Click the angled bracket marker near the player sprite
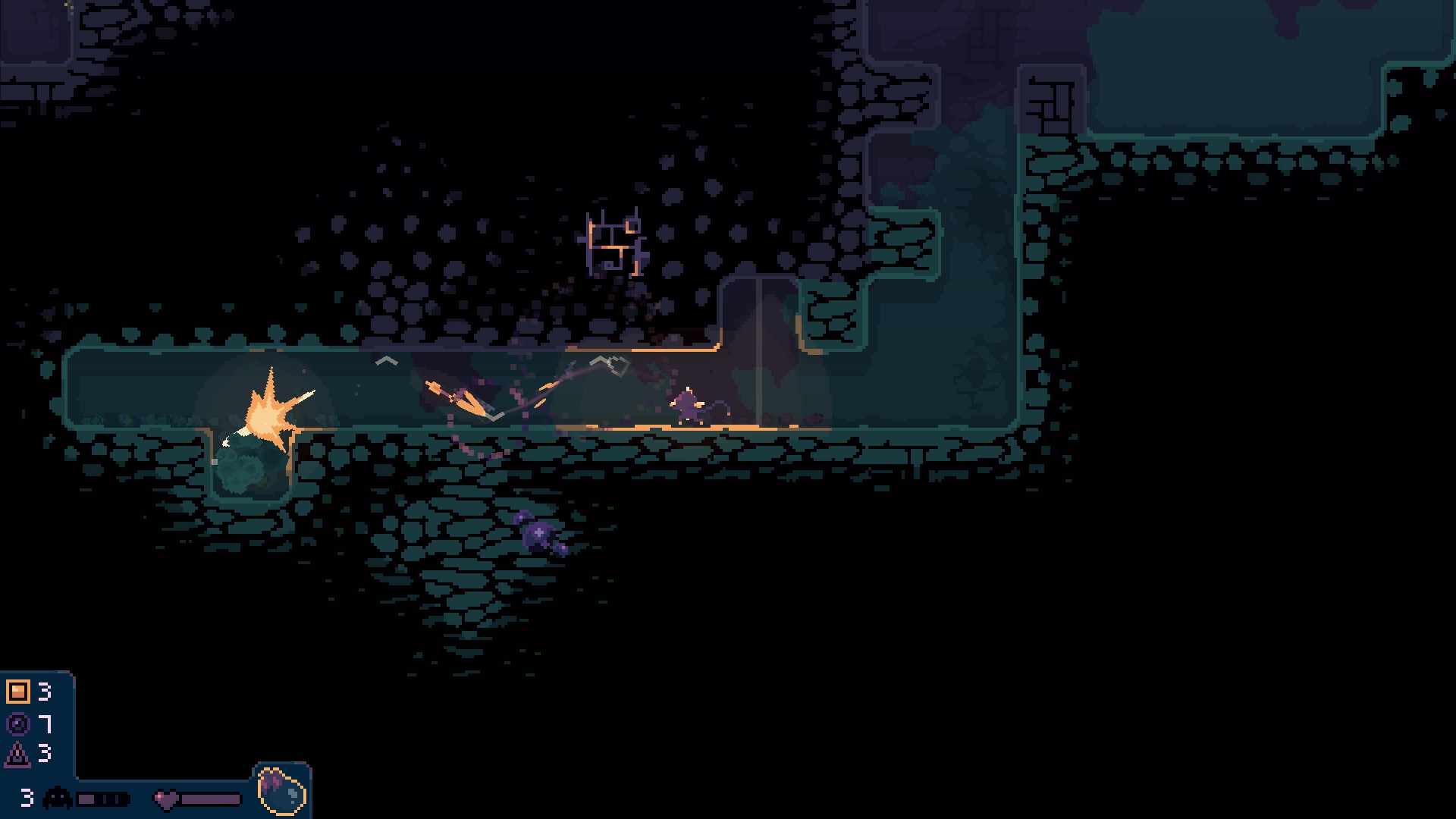Image resolution: width=1456 pixels, height=819 pixels. pyautogui.click(x=493, y=417)
